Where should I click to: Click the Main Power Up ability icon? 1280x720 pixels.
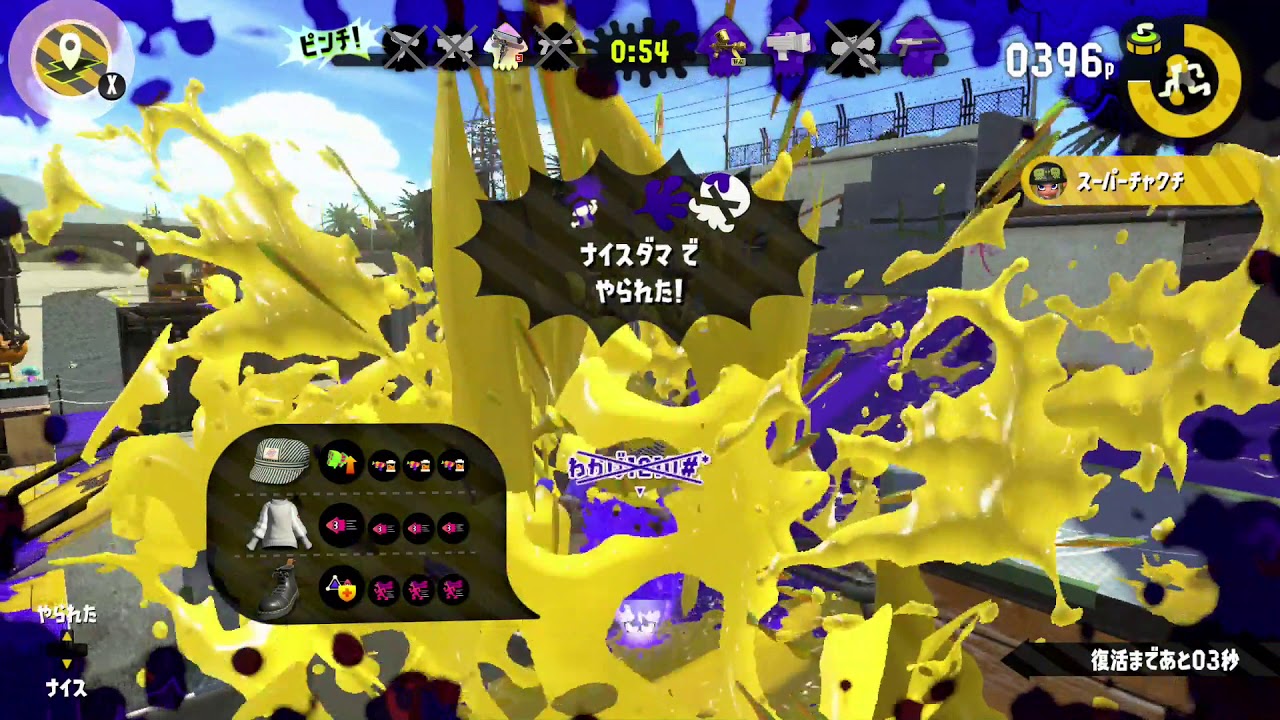click(342, 462)
